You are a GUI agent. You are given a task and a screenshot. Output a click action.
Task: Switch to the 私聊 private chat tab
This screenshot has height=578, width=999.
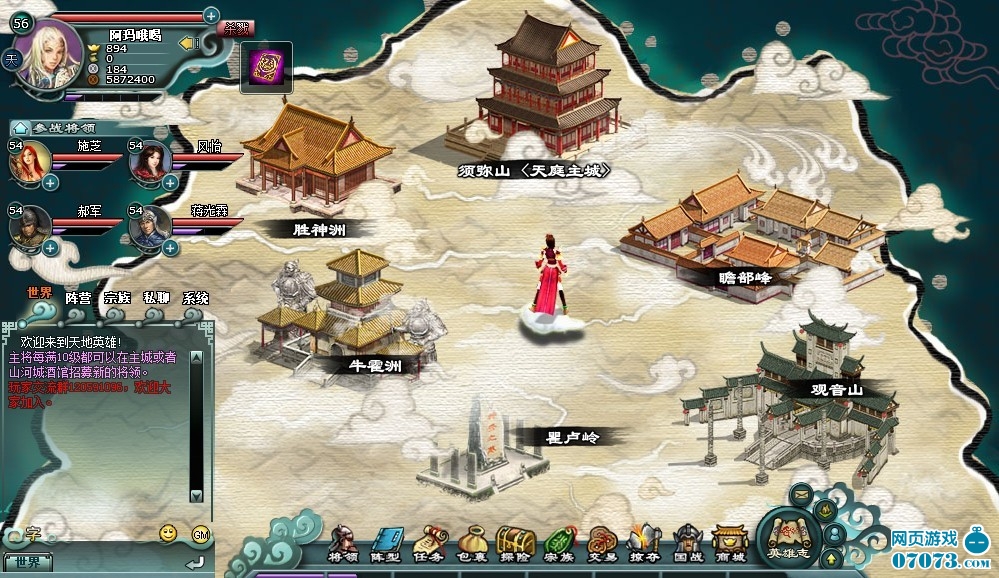tap(156, 297)
